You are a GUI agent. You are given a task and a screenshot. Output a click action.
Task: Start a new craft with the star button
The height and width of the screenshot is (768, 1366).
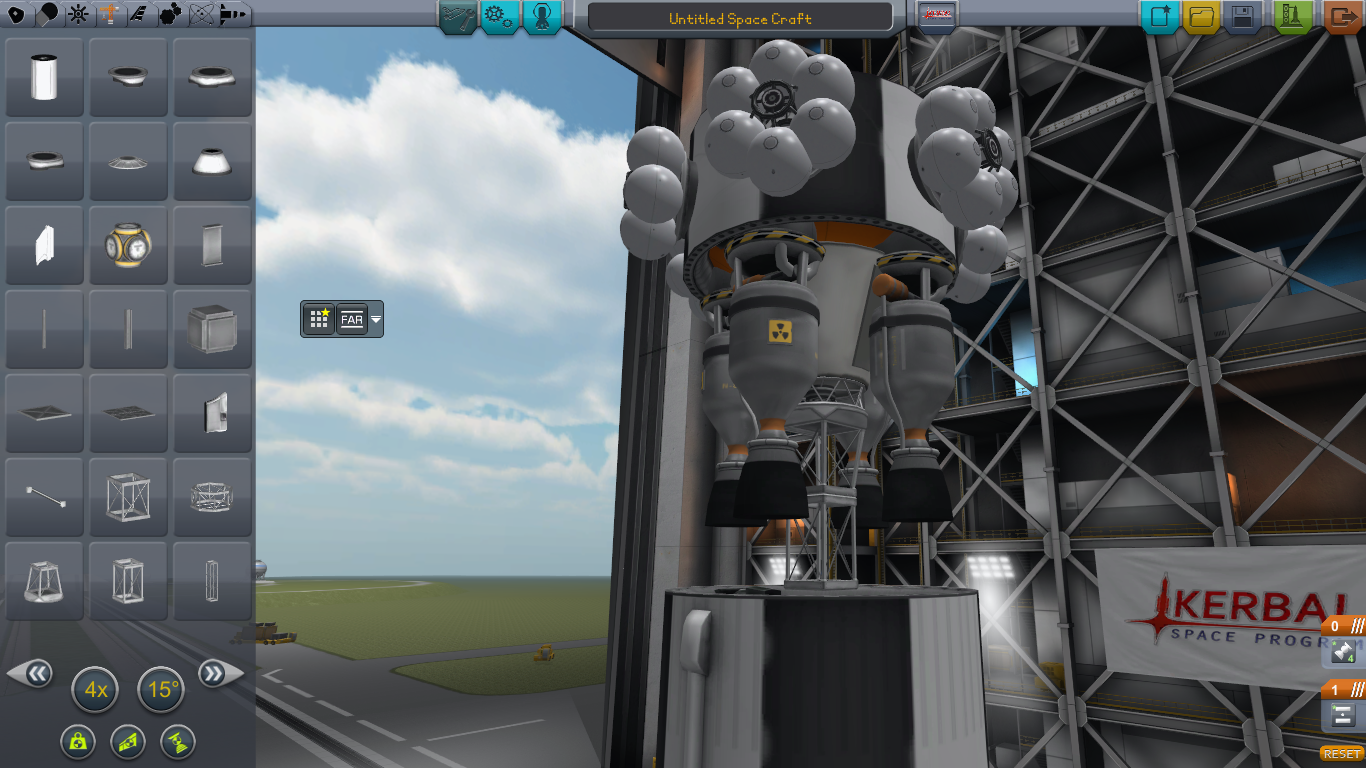(1160, 16)
